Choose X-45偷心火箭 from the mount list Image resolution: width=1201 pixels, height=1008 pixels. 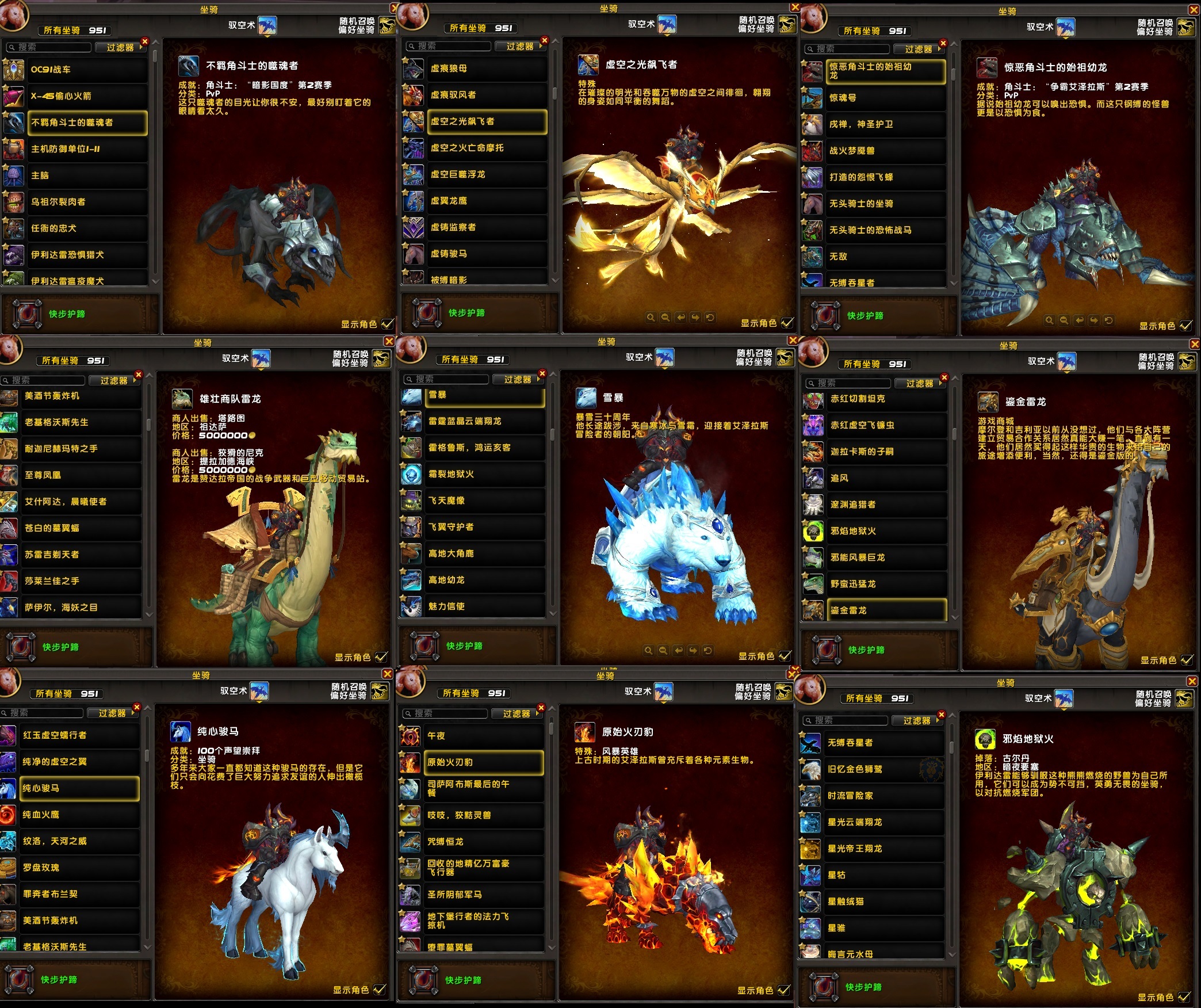pyautogui.click(x=86, y=96)
